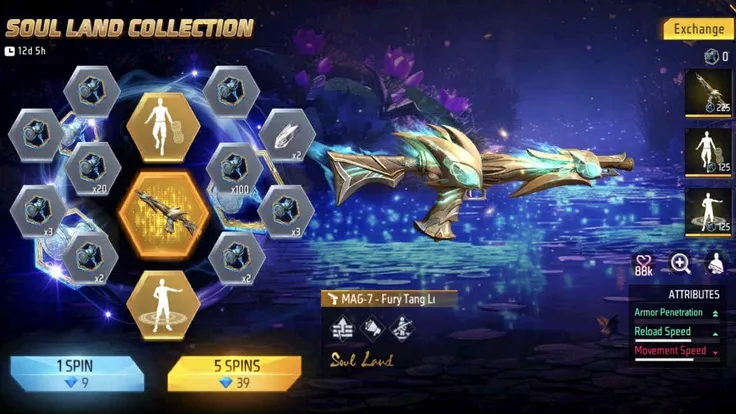Choose the token prize marked x100
This screenshot has width=736, height=414.
[234, 167]
